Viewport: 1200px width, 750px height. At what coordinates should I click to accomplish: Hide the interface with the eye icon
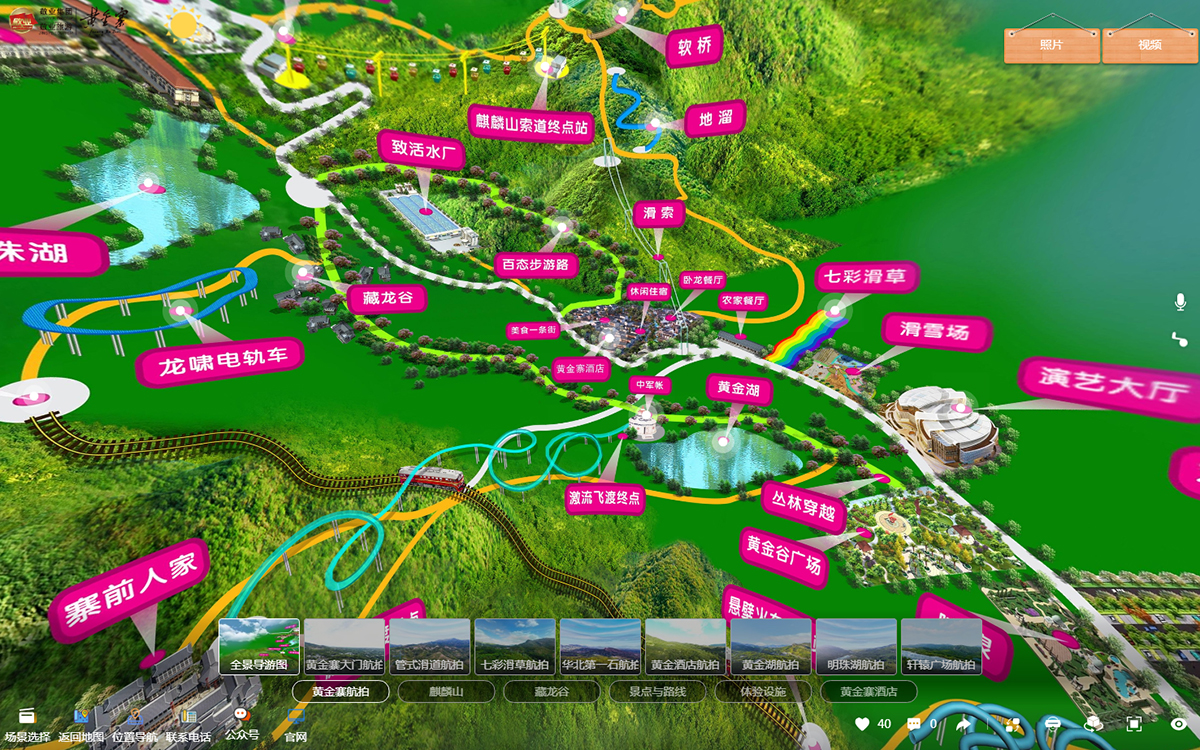(x=1178, y=723)
